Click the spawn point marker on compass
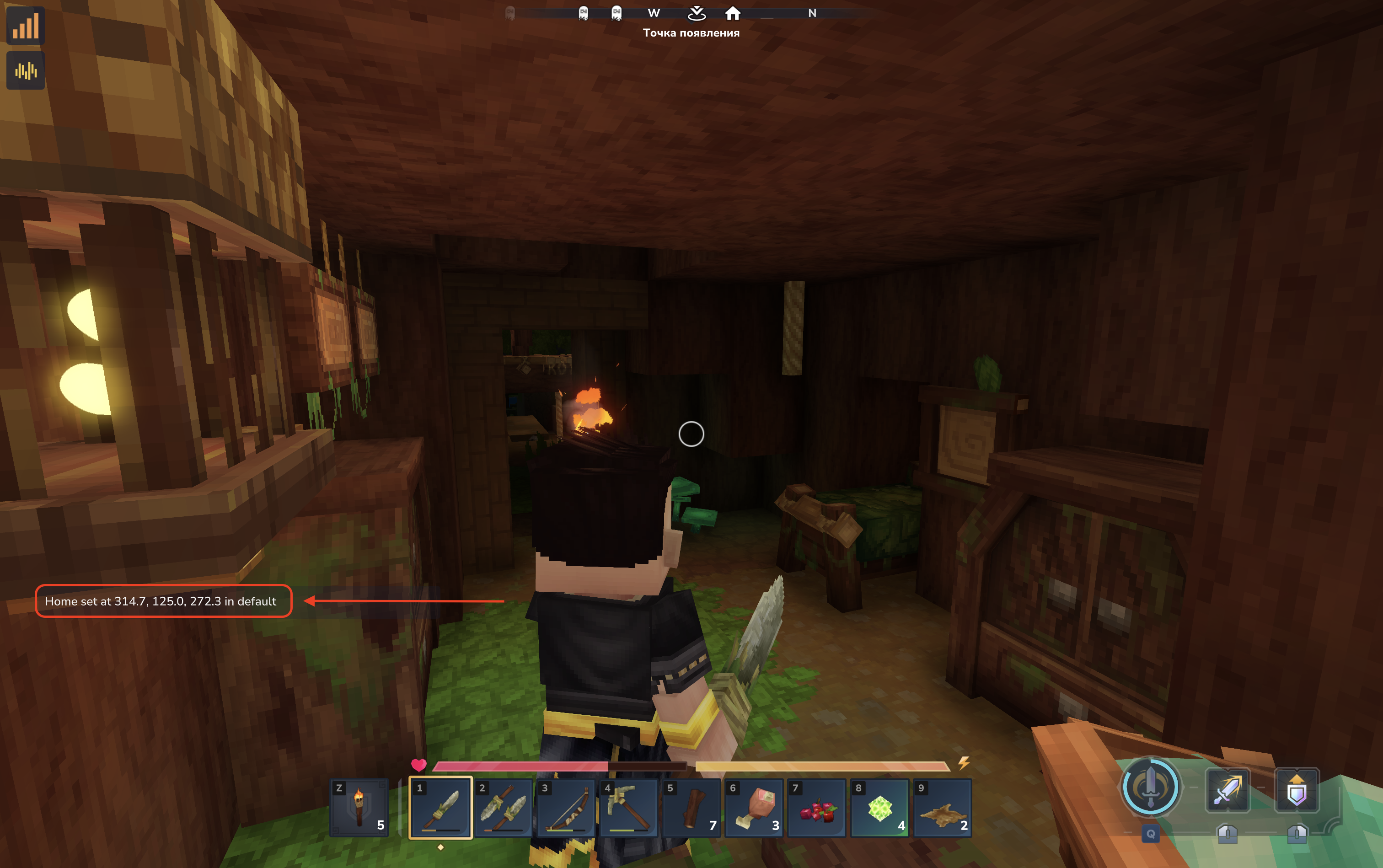 [697, 13]
